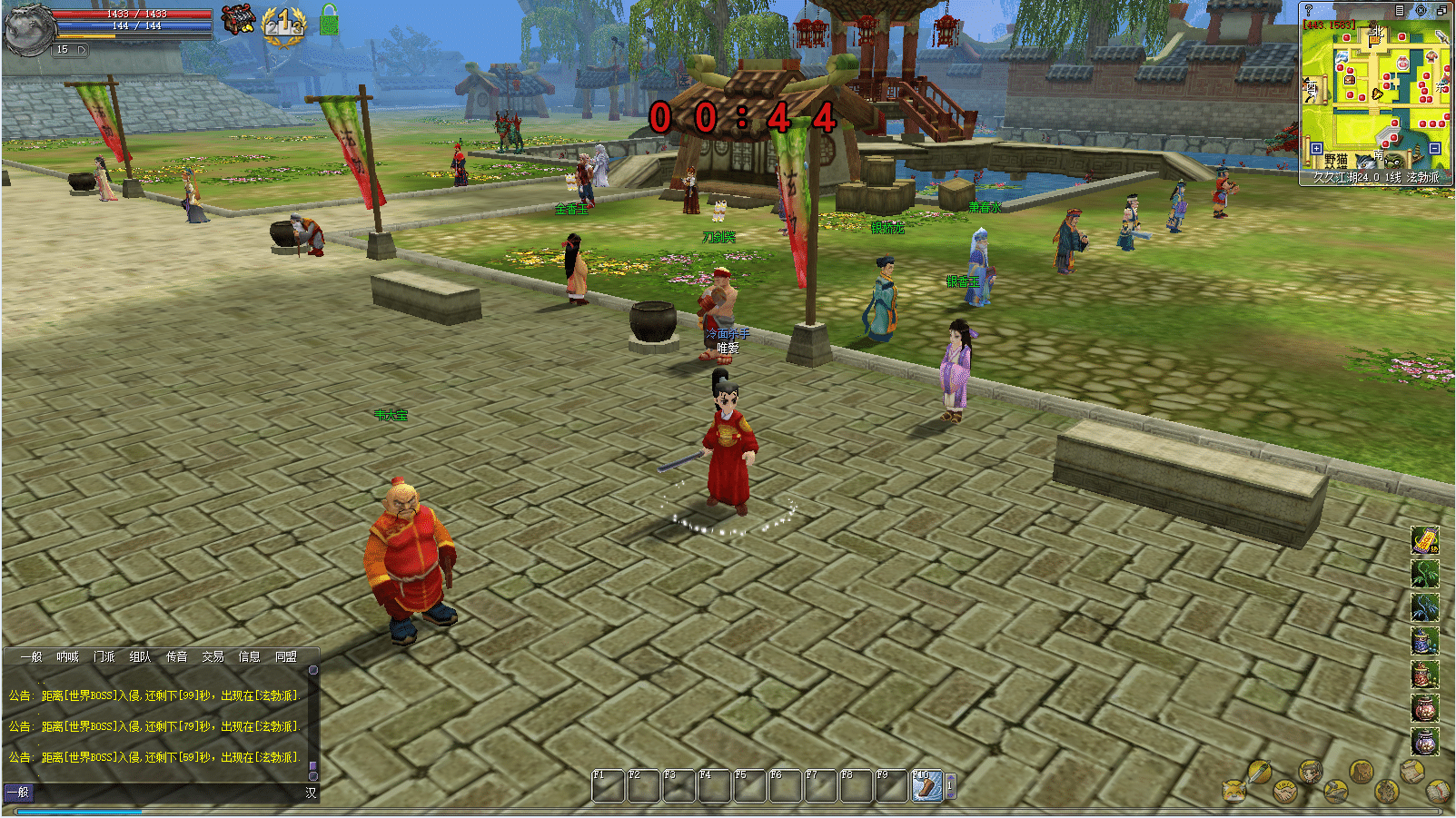The image size is (1456, 818).
Task: Show the 呐喊 chat channel
Action: click(x=67, y=656)
